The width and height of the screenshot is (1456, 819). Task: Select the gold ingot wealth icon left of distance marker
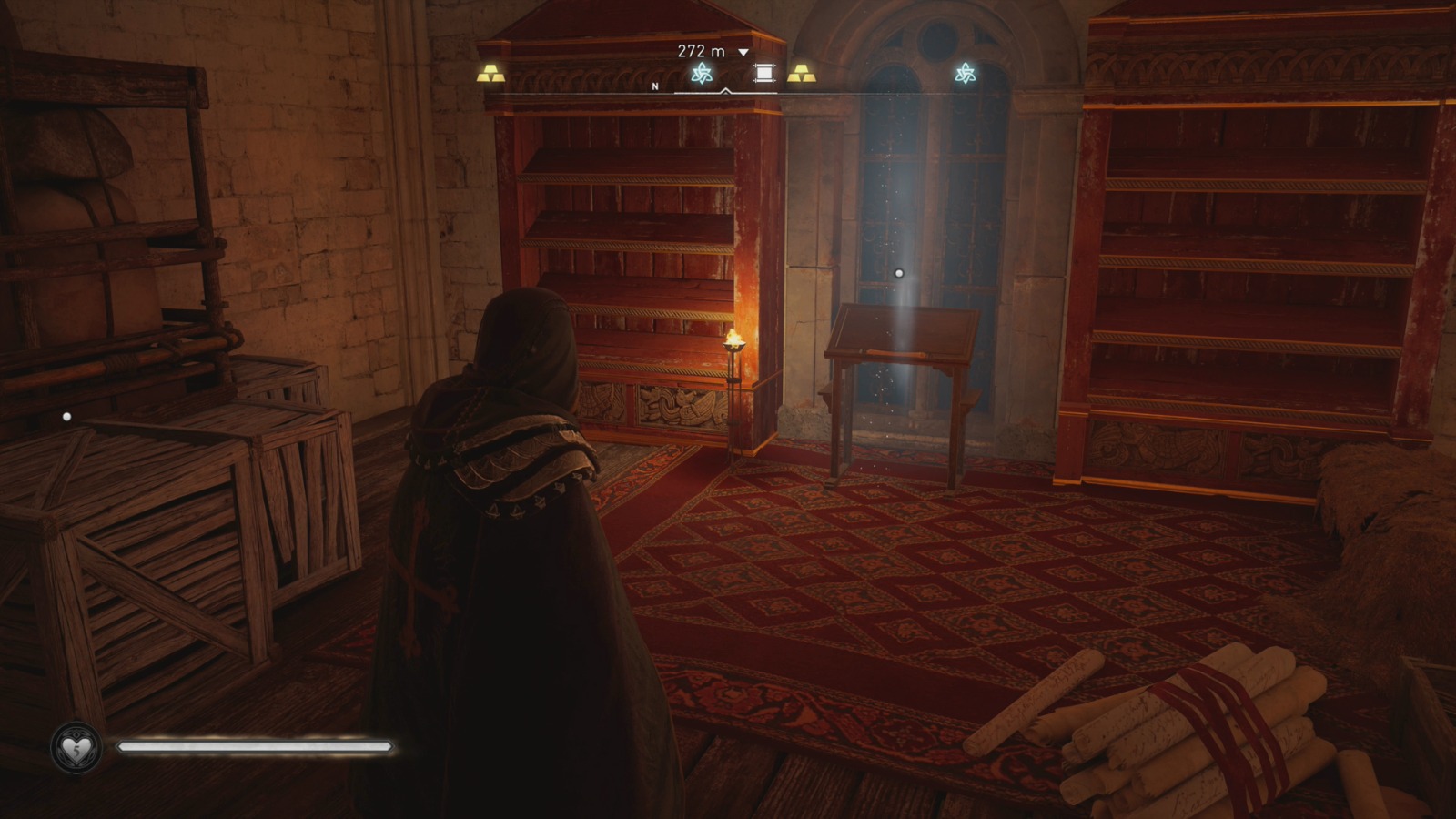[491, 72]
